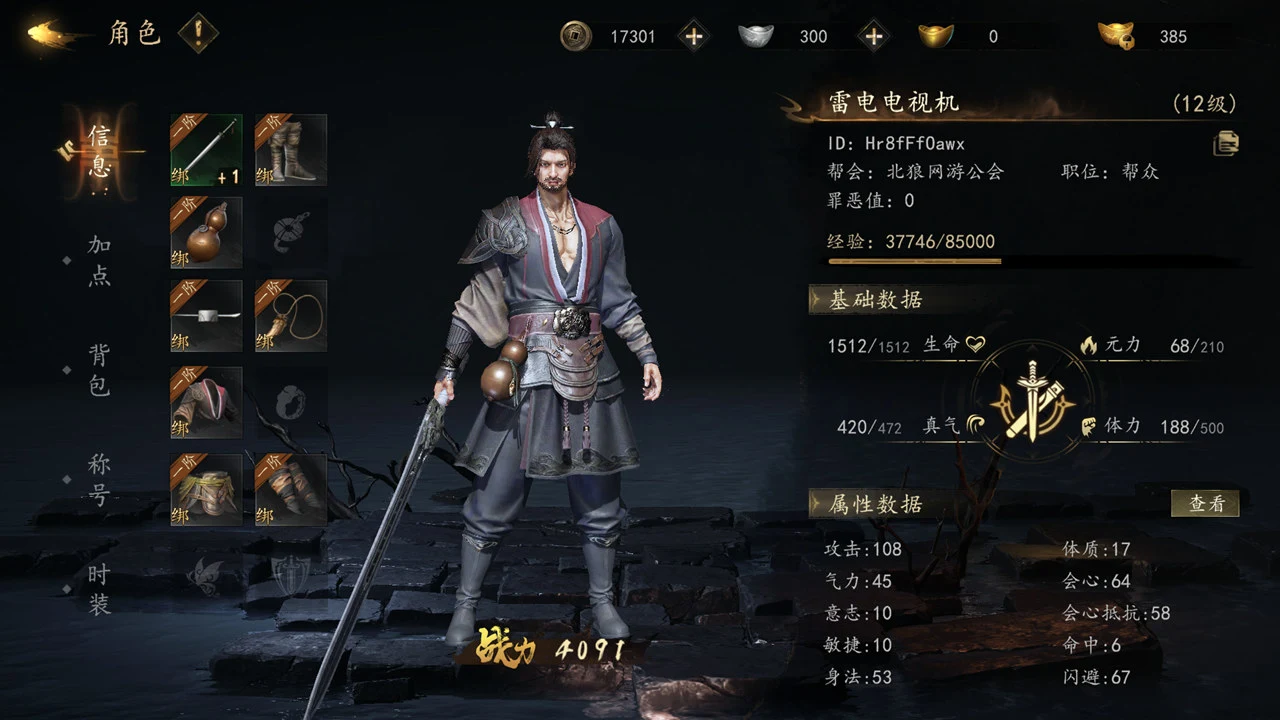Image resolution: width=1280 pixels, height=720 pixels.
Task: Select the robe armor slot
Action: click(x=206, y=402)
